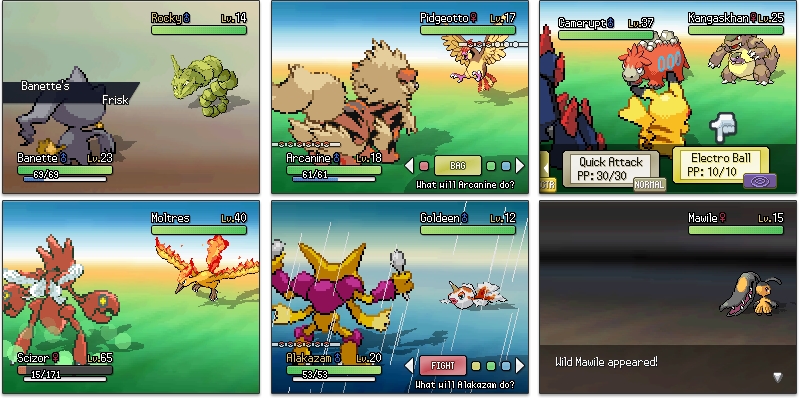Click the left arrow of Arcanine's command menu
The height and width of the screenshot is (400, 799).
click(409, 165)
